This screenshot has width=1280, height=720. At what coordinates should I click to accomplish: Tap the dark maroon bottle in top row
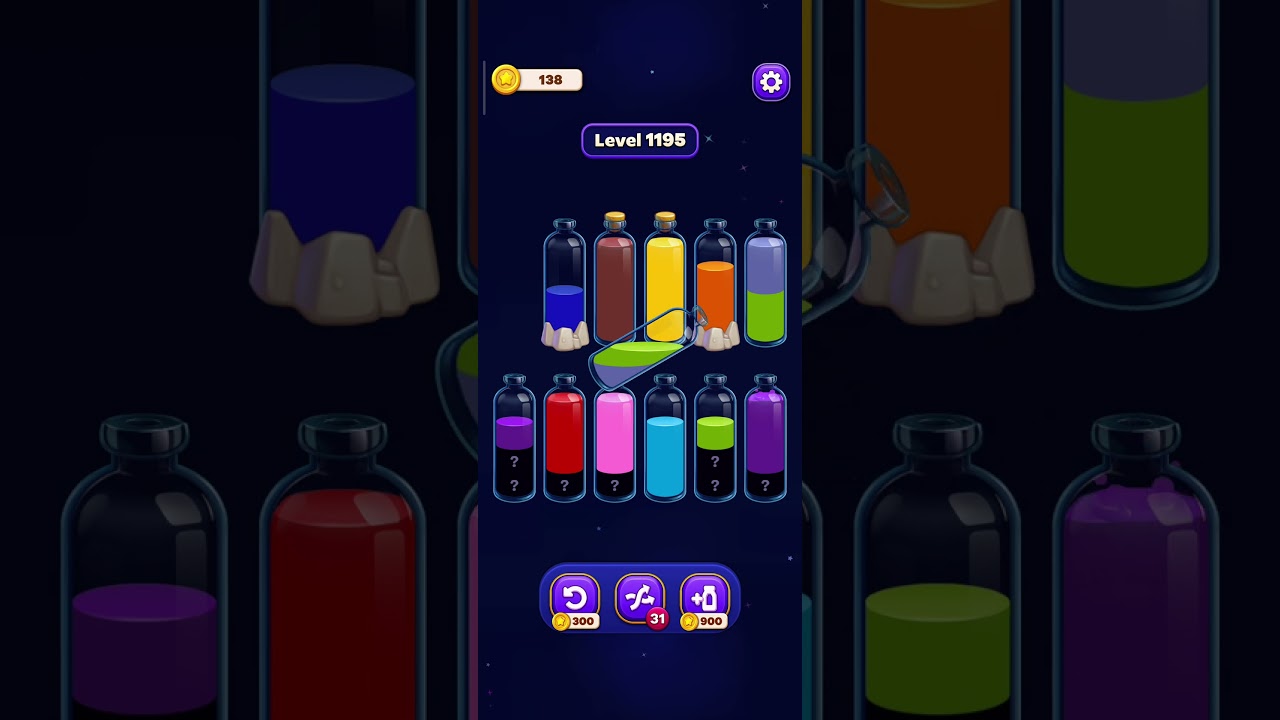[x=615, y=280]
